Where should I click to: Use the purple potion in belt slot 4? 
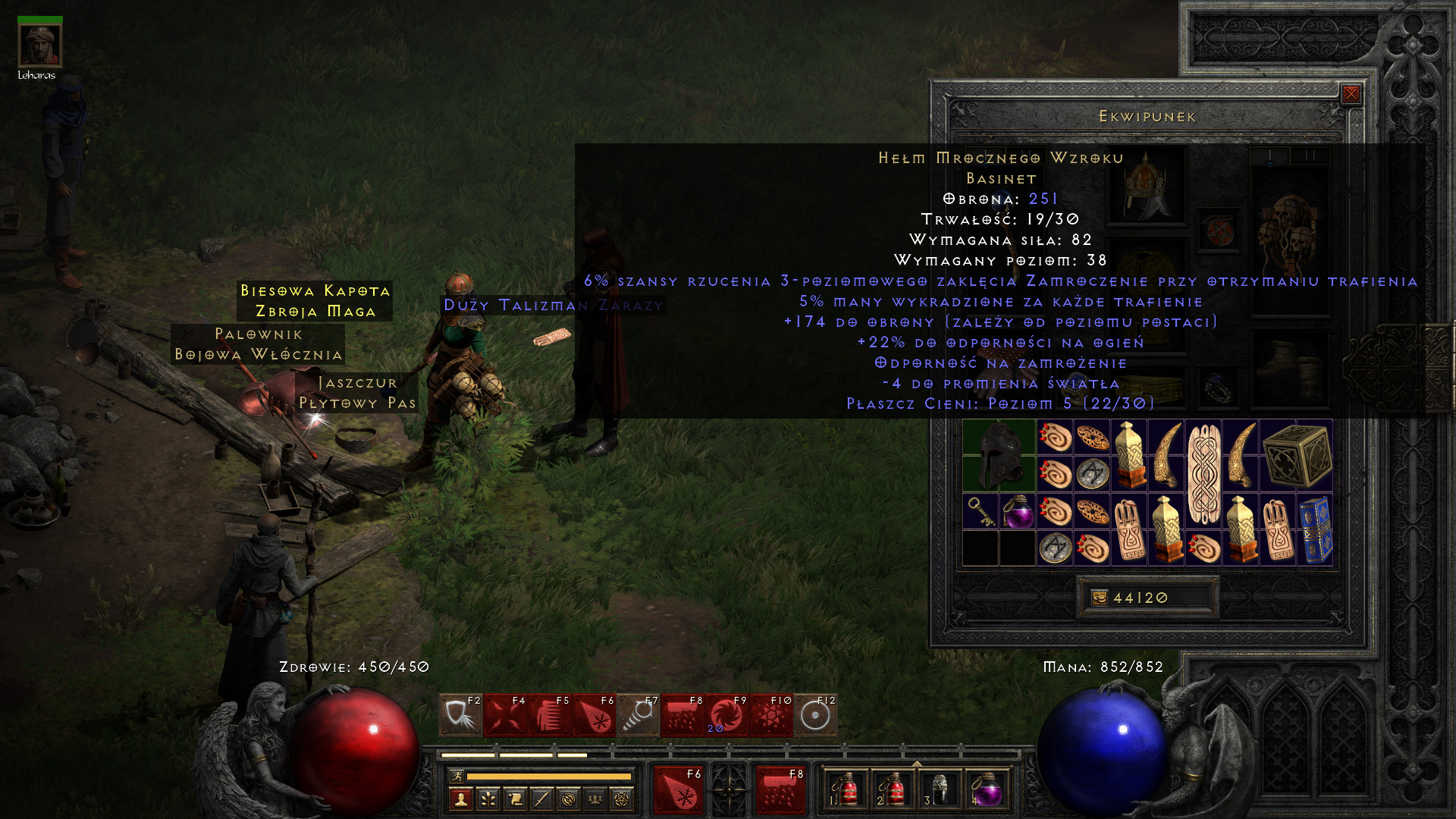coord(986,790)
